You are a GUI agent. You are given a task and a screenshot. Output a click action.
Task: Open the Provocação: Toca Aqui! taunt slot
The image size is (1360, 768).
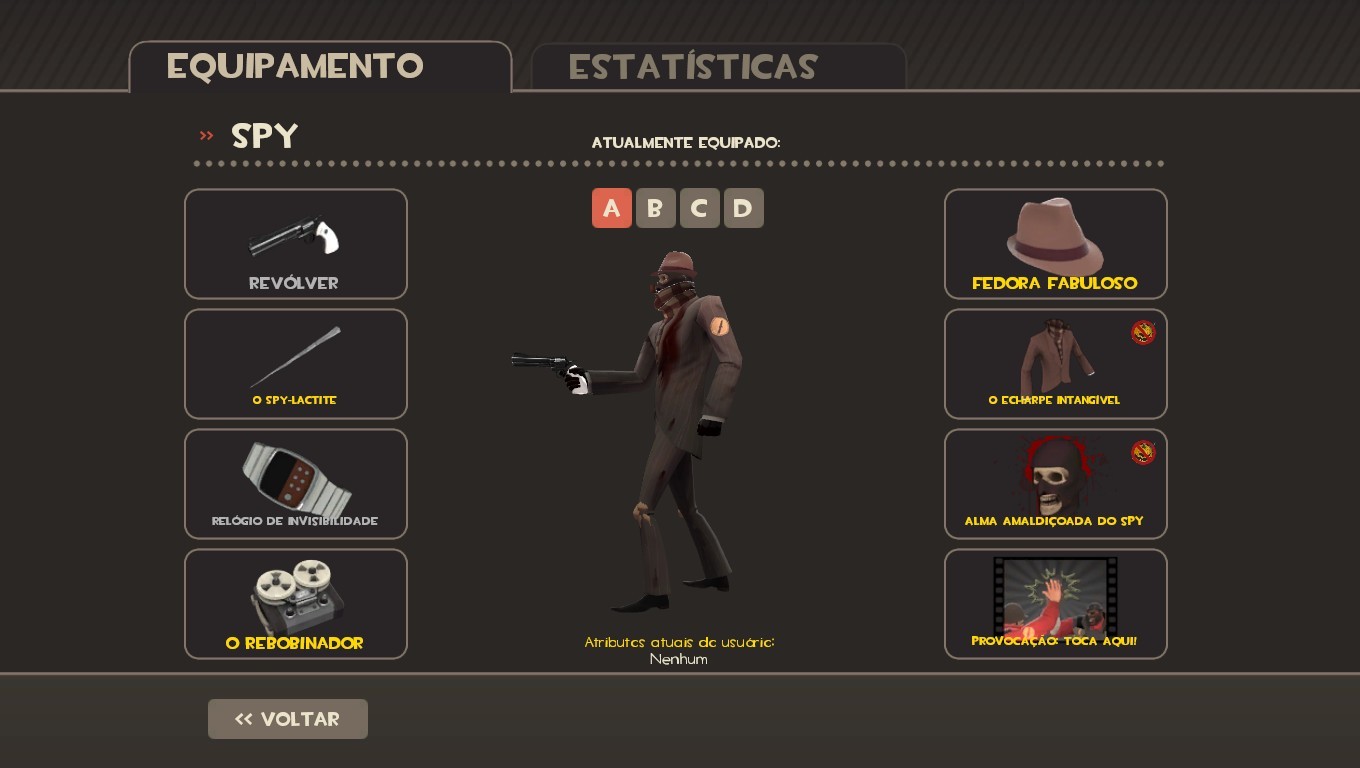point(1055,603)
